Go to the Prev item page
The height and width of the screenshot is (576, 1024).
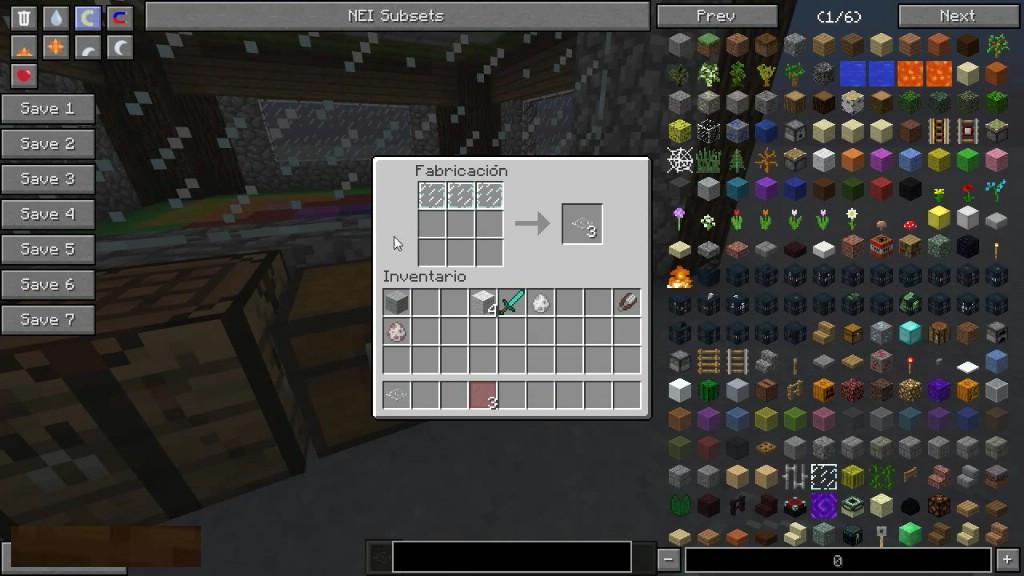(x=715, y=16)
